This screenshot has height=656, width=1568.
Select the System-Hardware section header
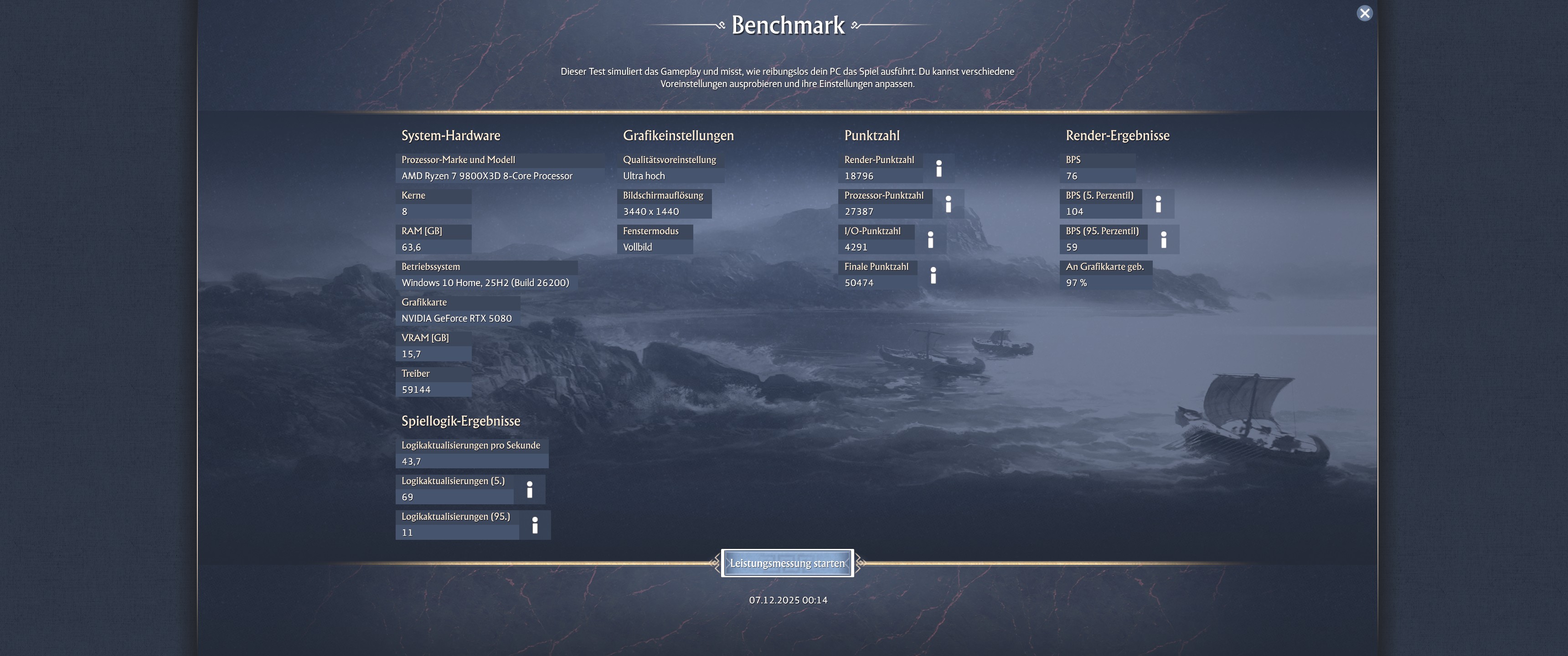pos(450,136)
